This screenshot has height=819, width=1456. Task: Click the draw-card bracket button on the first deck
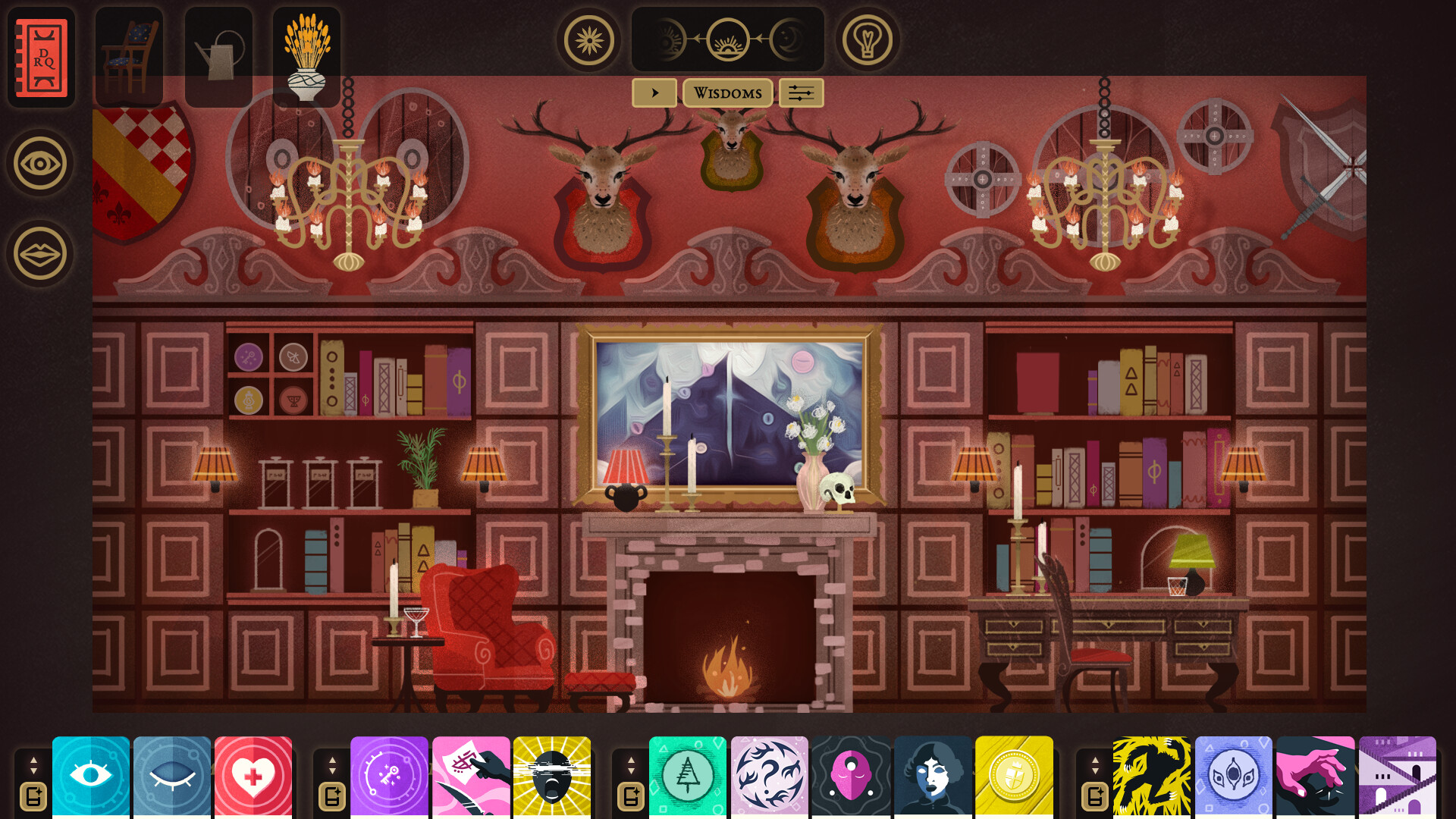click(x=33, y=795)
